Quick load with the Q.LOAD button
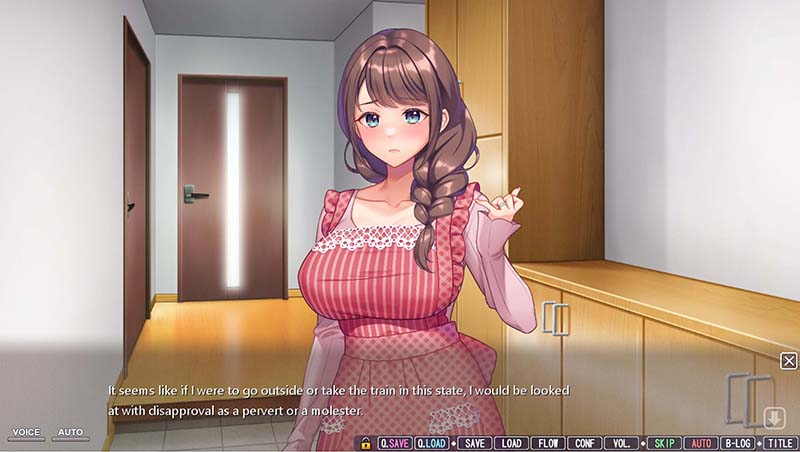Viewport: 800px width, 452px height. click(x=432, y=443)
